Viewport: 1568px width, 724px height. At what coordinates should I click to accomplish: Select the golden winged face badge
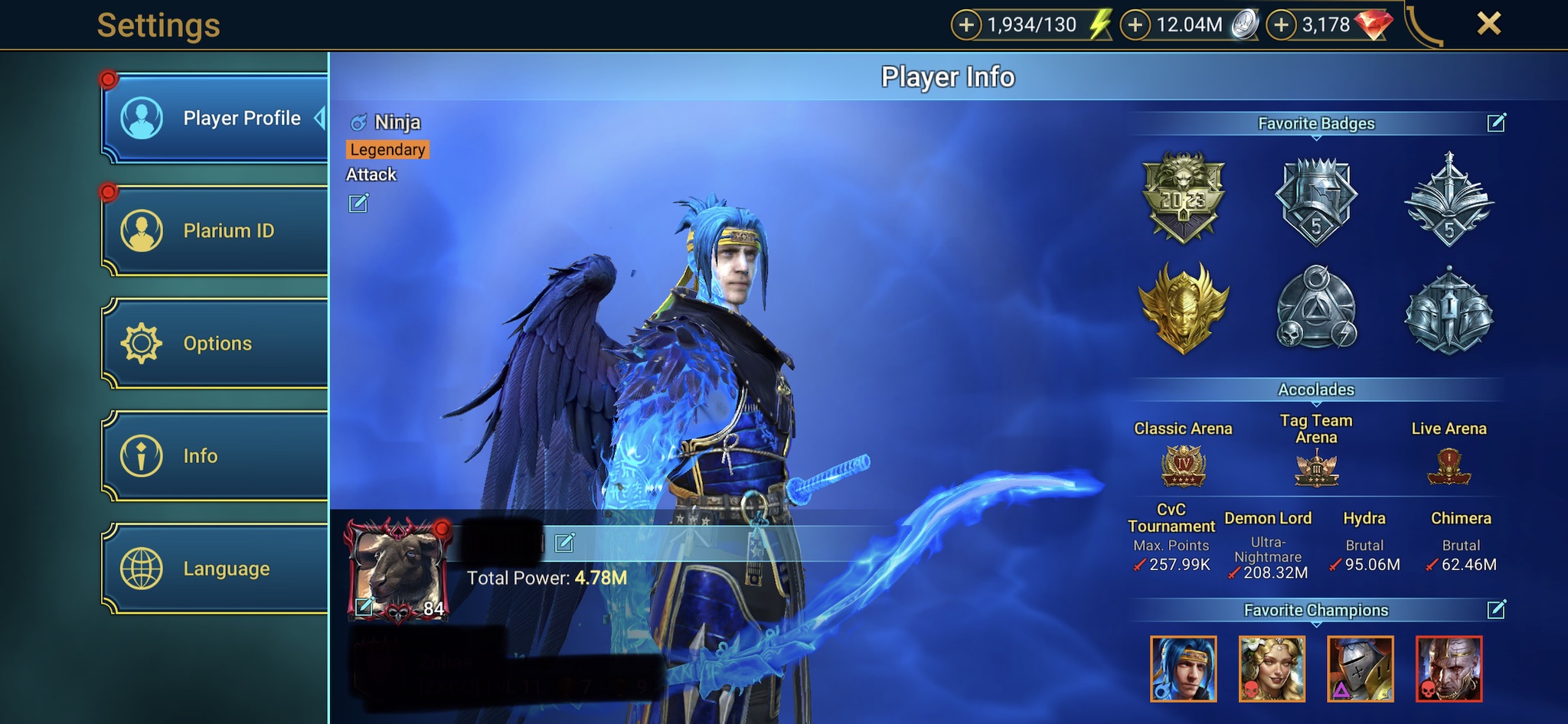coord(1184,308)
